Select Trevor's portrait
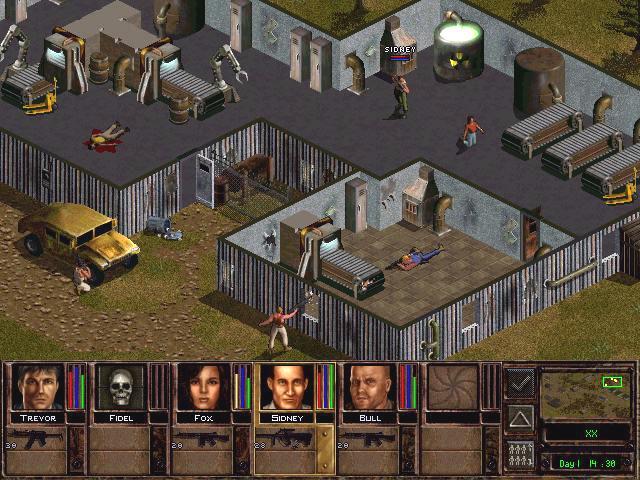The height and width of the screenshot is (480, 640). coord(36,386)
